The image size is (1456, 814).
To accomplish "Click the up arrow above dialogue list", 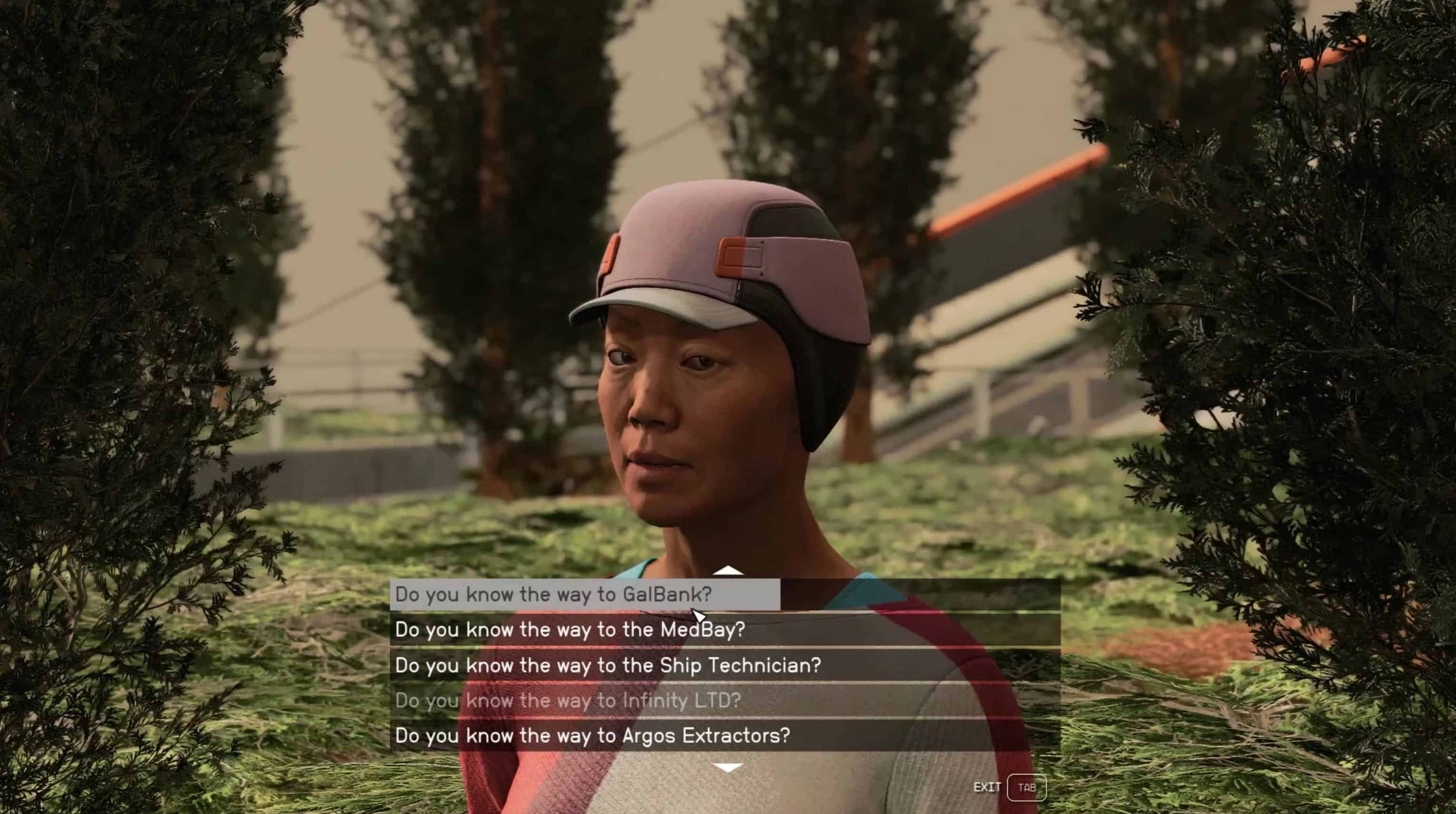I will [x=728, y=570].
